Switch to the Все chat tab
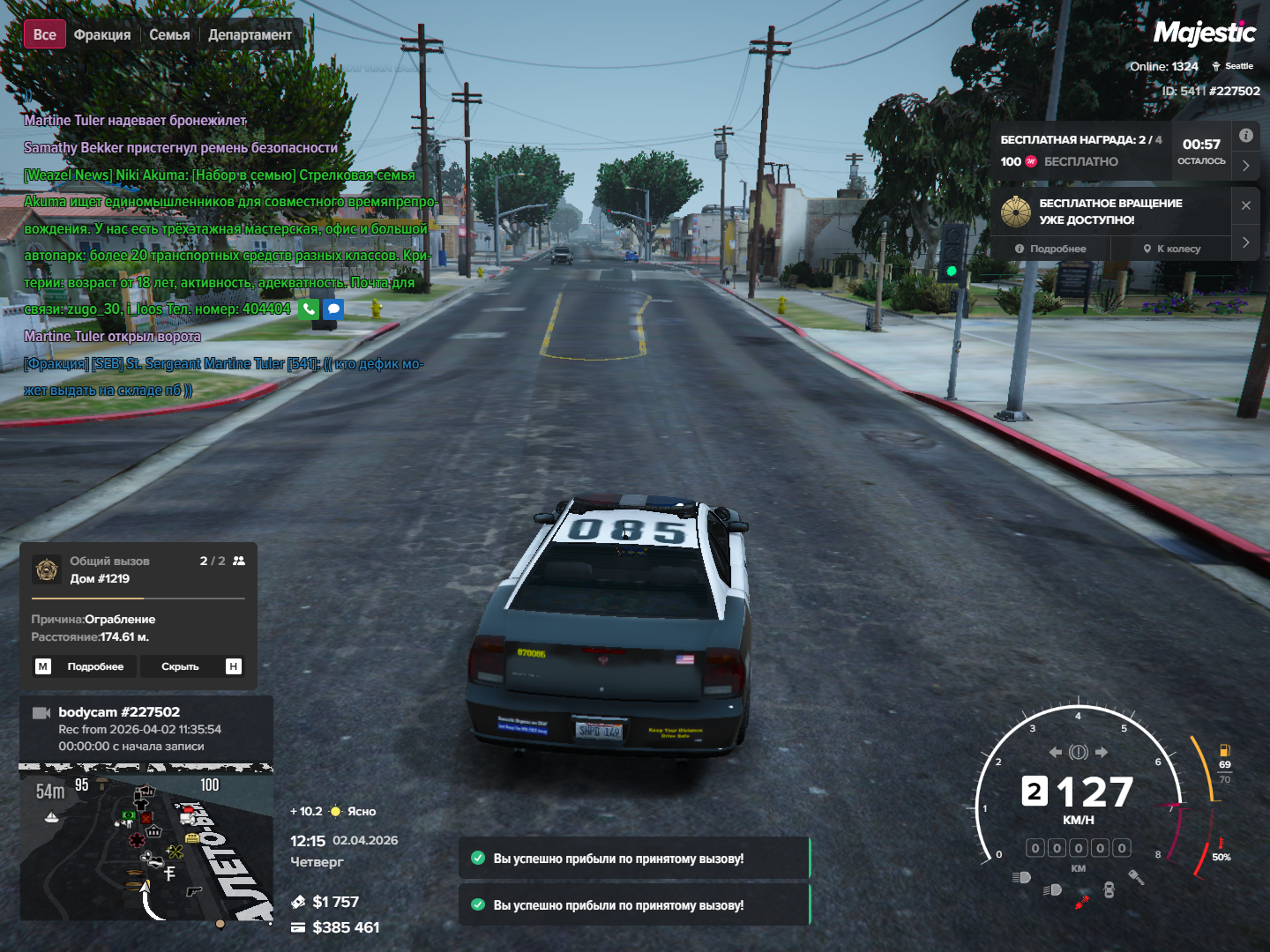This screenshot has width=1270, height=952. pyautogui.click(x=44, y=34)
